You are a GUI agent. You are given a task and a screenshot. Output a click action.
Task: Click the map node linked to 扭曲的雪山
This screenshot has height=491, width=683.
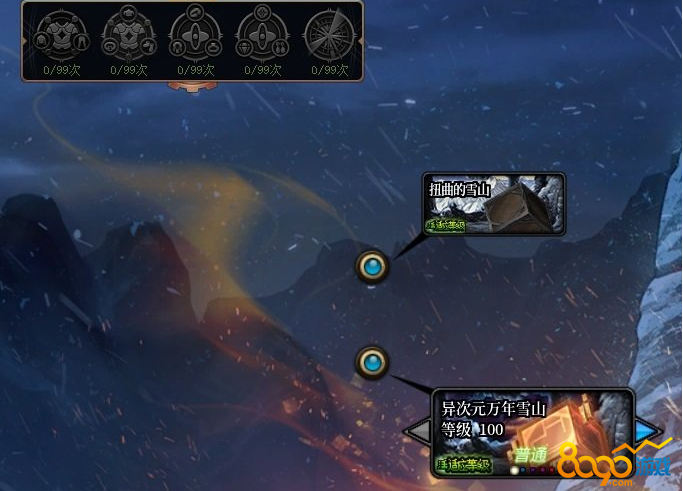[x=373, y=266]
